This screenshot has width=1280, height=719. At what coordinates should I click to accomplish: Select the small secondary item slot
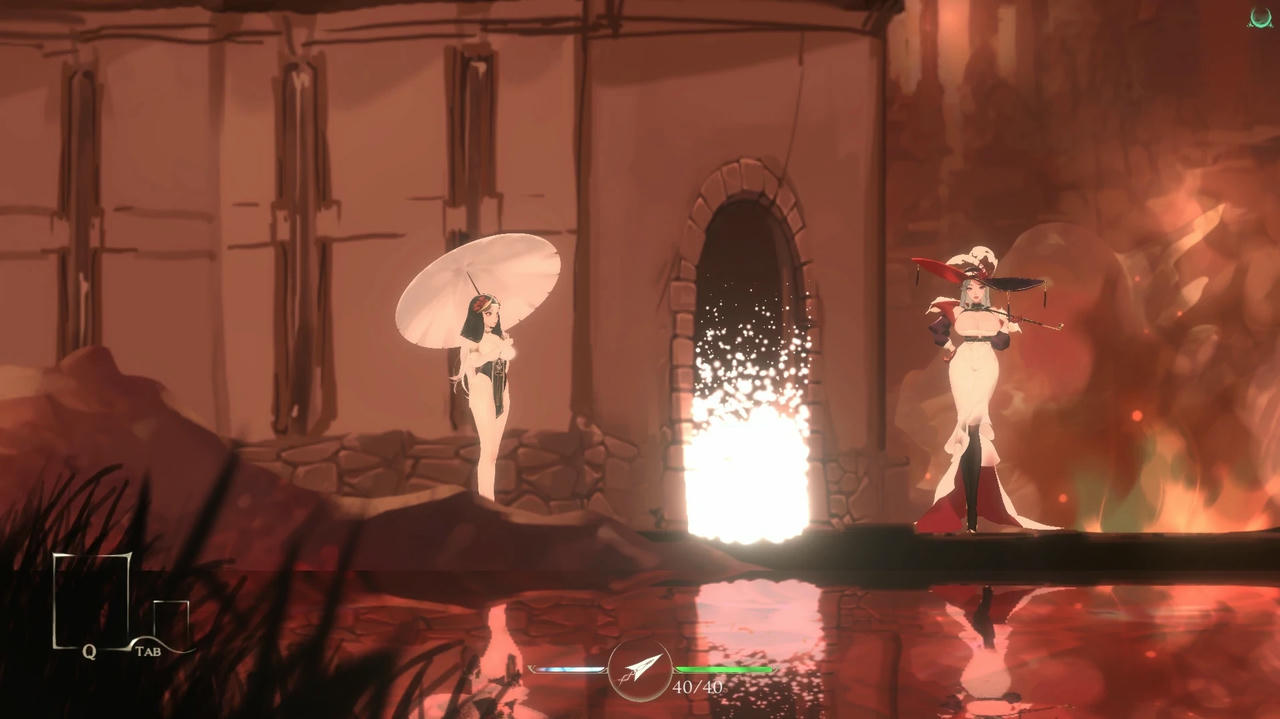(x=171, y=620)
